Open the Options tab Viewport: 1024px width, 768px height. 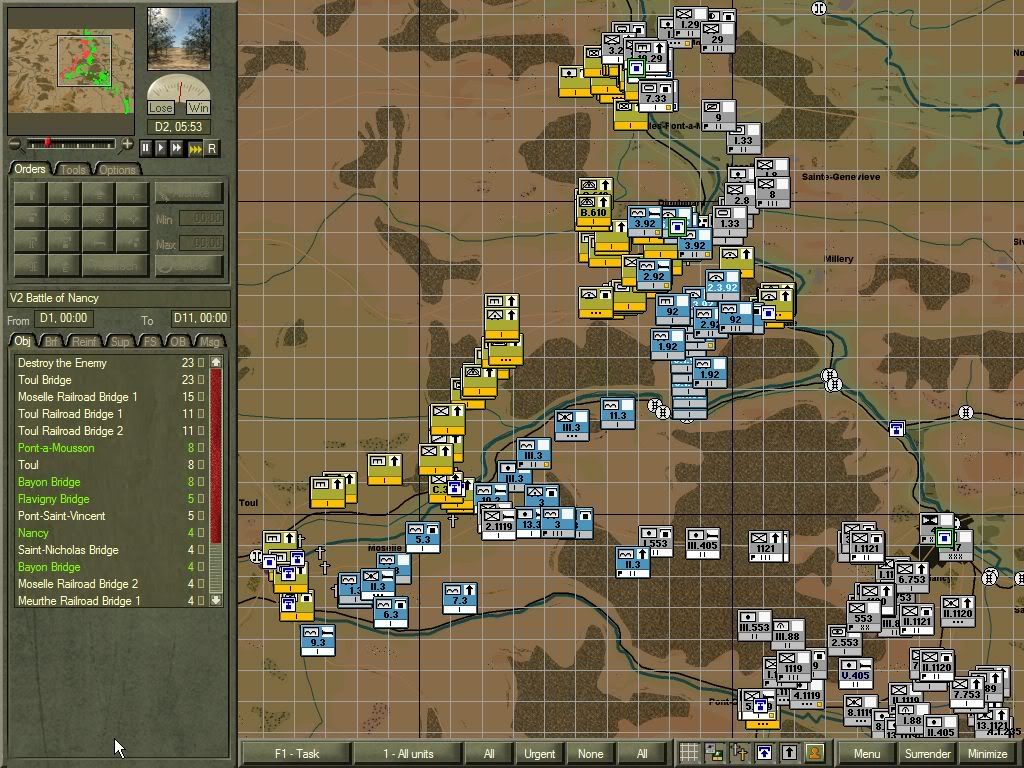coord(117,169)
